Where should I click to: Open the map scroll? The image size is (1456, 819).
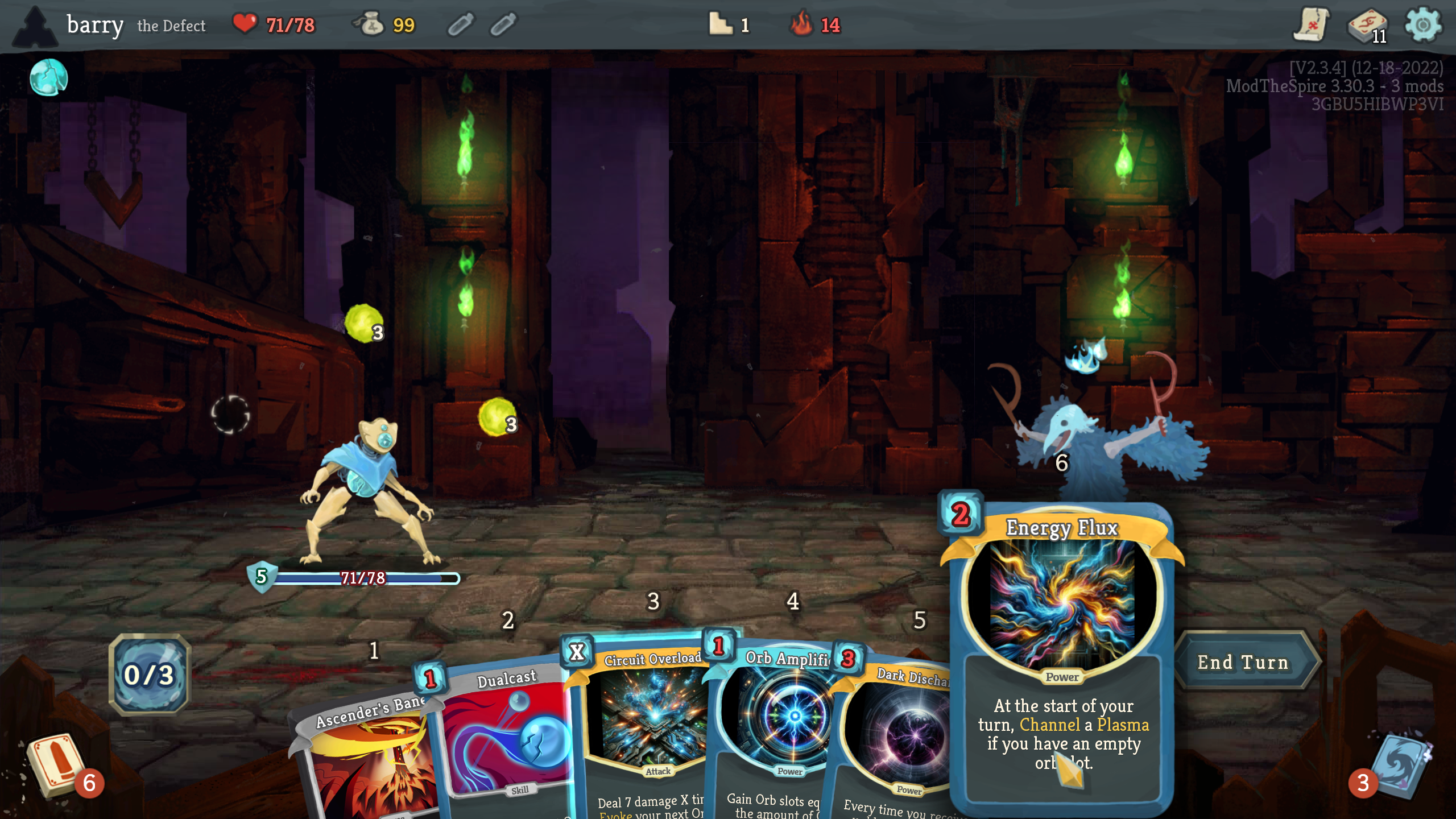pos(1311,25)
